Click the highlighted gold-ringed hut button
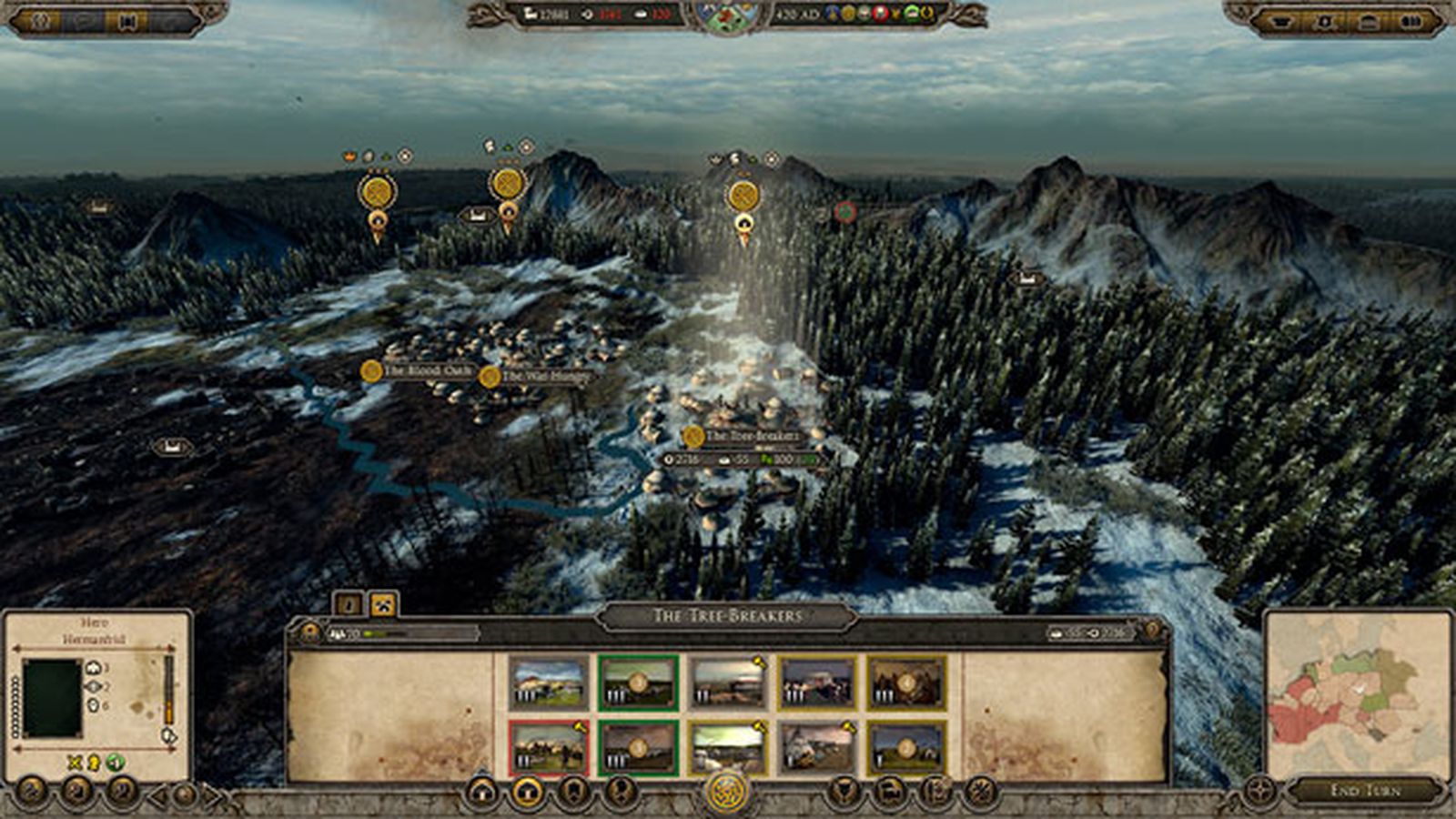This screenshot has width=1456, height=819. (526, 793)
